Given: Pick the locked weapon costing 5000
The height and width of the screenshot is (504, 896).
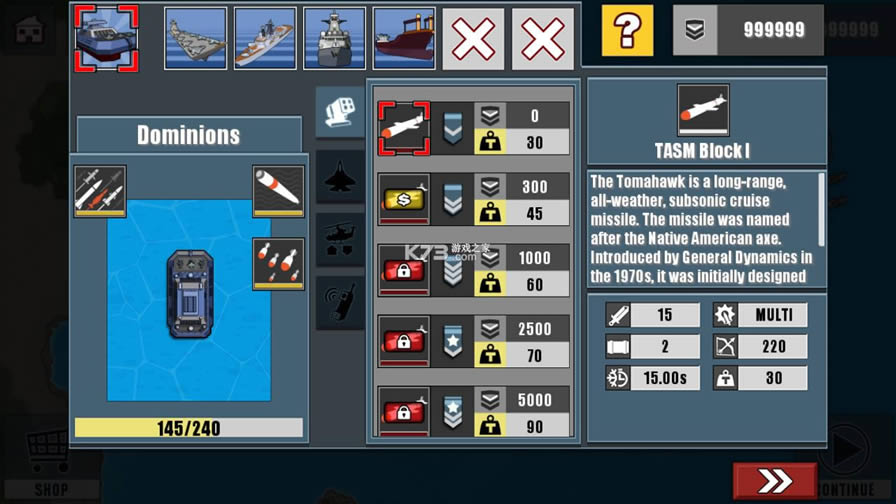Looking at the screenshot, I should pyautogui.click(x=404, y=410).
